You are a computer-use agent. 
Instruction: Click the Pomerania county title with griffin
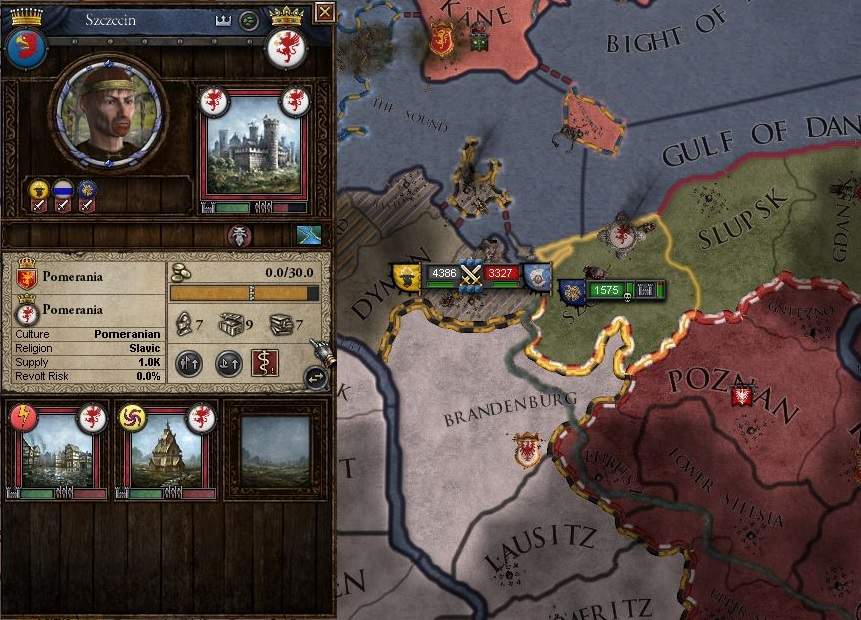click(27, 311)
